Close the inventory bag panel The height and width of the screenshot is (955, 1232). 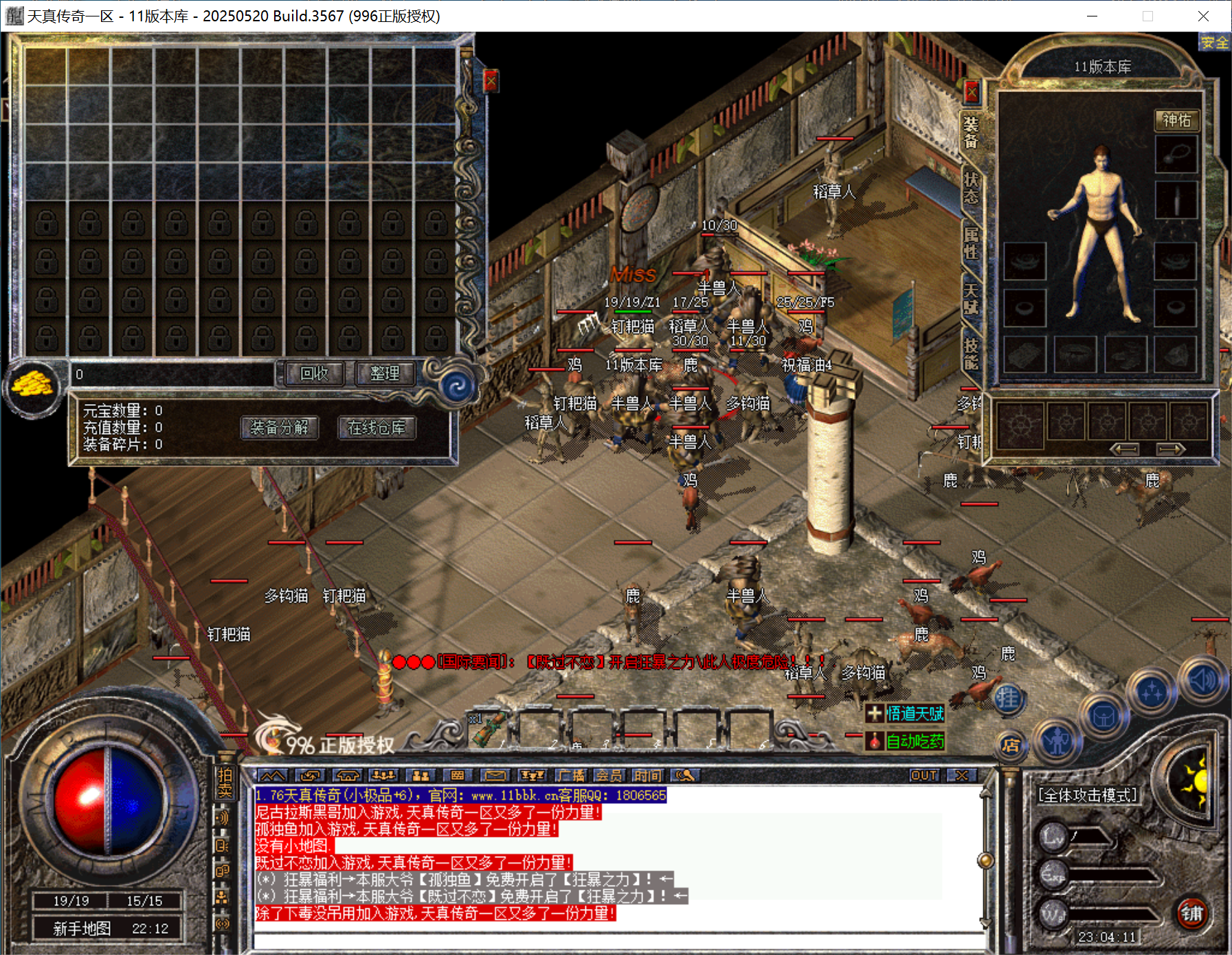coord(491,81)
